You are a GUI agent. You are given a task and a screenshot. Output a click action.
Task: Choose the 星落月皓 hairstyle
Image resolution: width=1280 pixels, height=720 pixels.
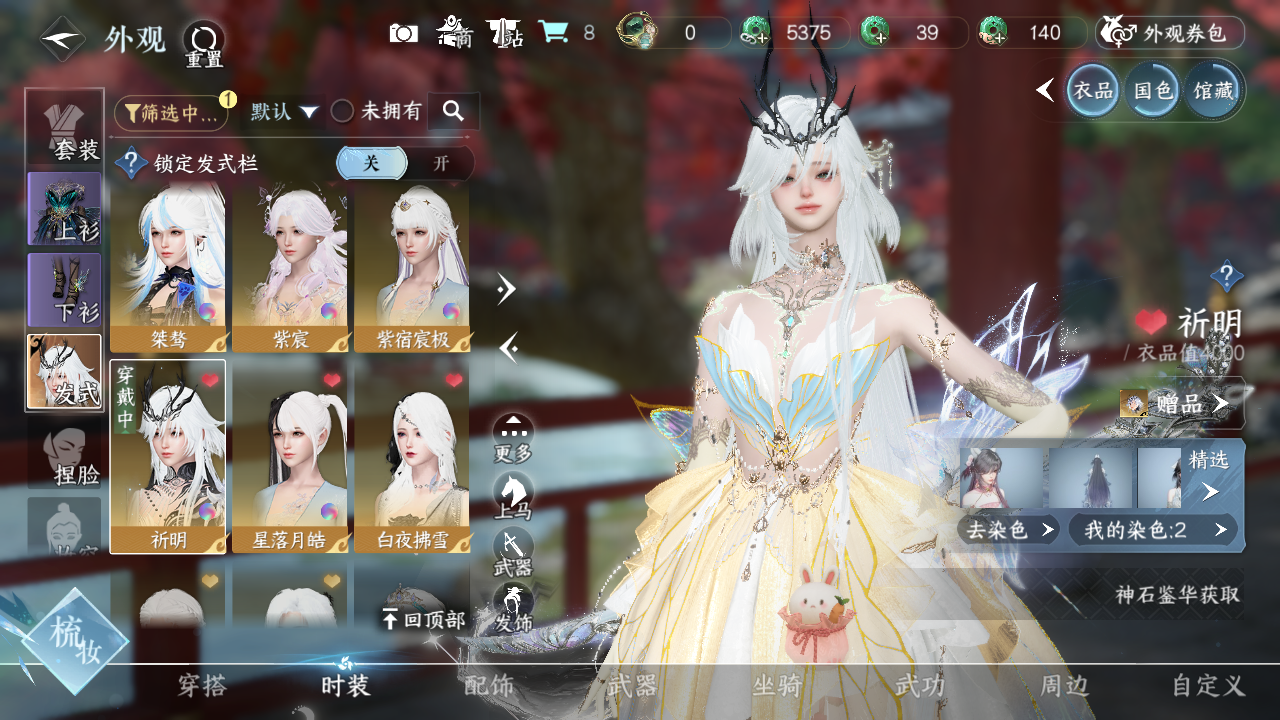point(290,456)
